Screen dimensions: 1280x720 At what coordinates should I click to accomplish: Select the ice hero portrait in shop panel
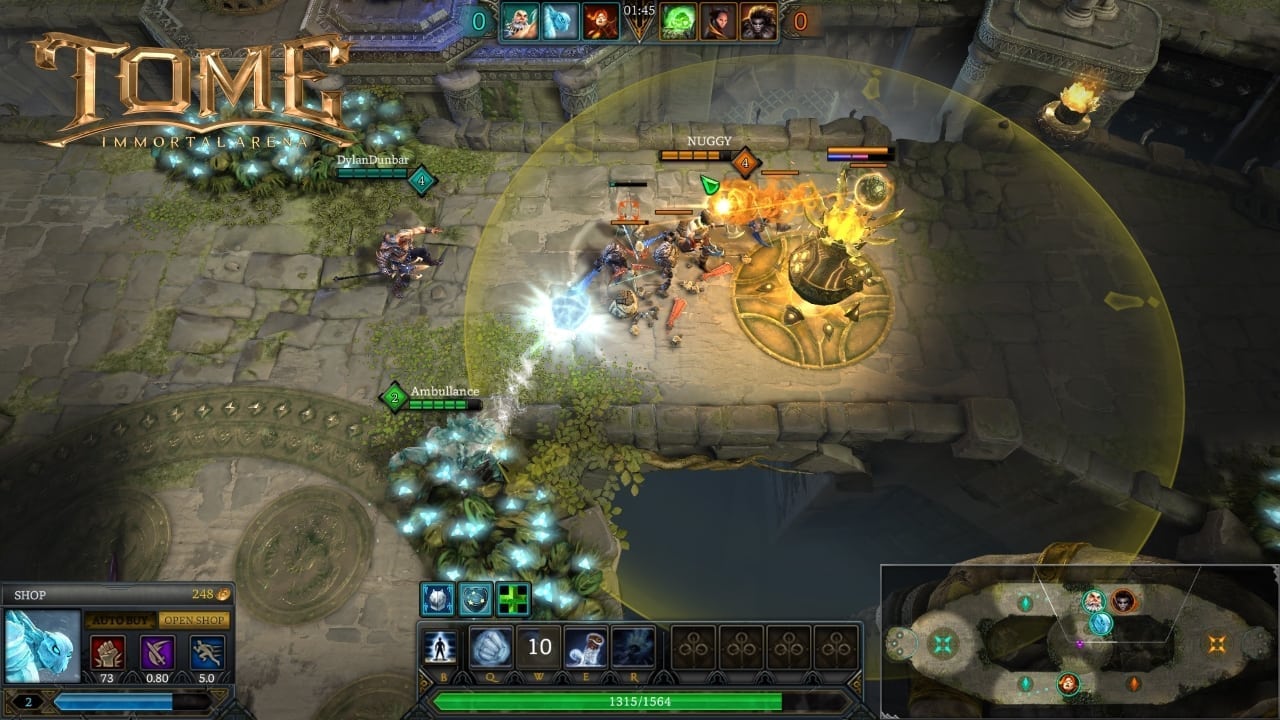(x=43, y=647)
